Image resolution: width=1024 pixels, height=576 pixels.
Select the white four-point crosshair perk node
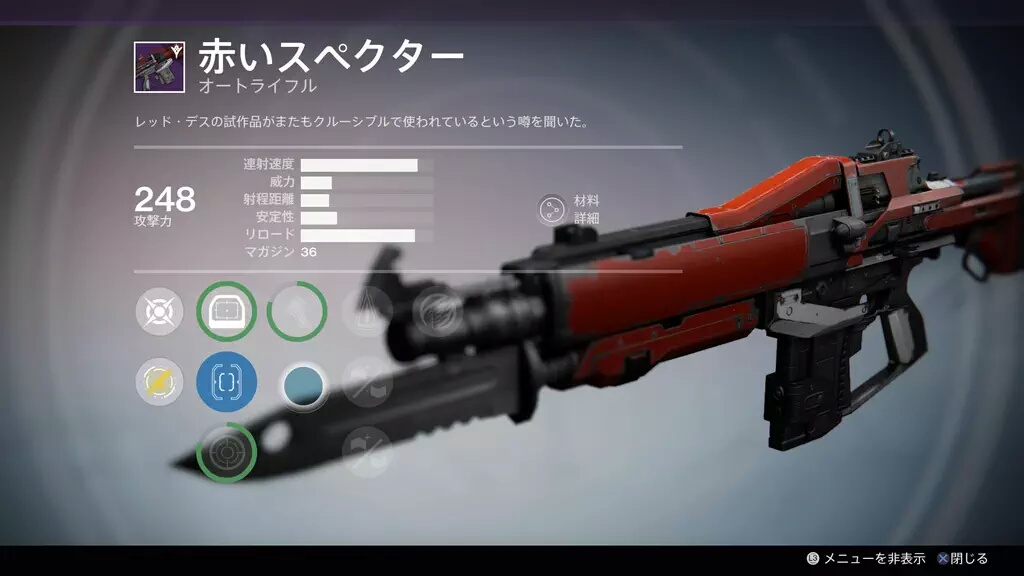(160, 312)
